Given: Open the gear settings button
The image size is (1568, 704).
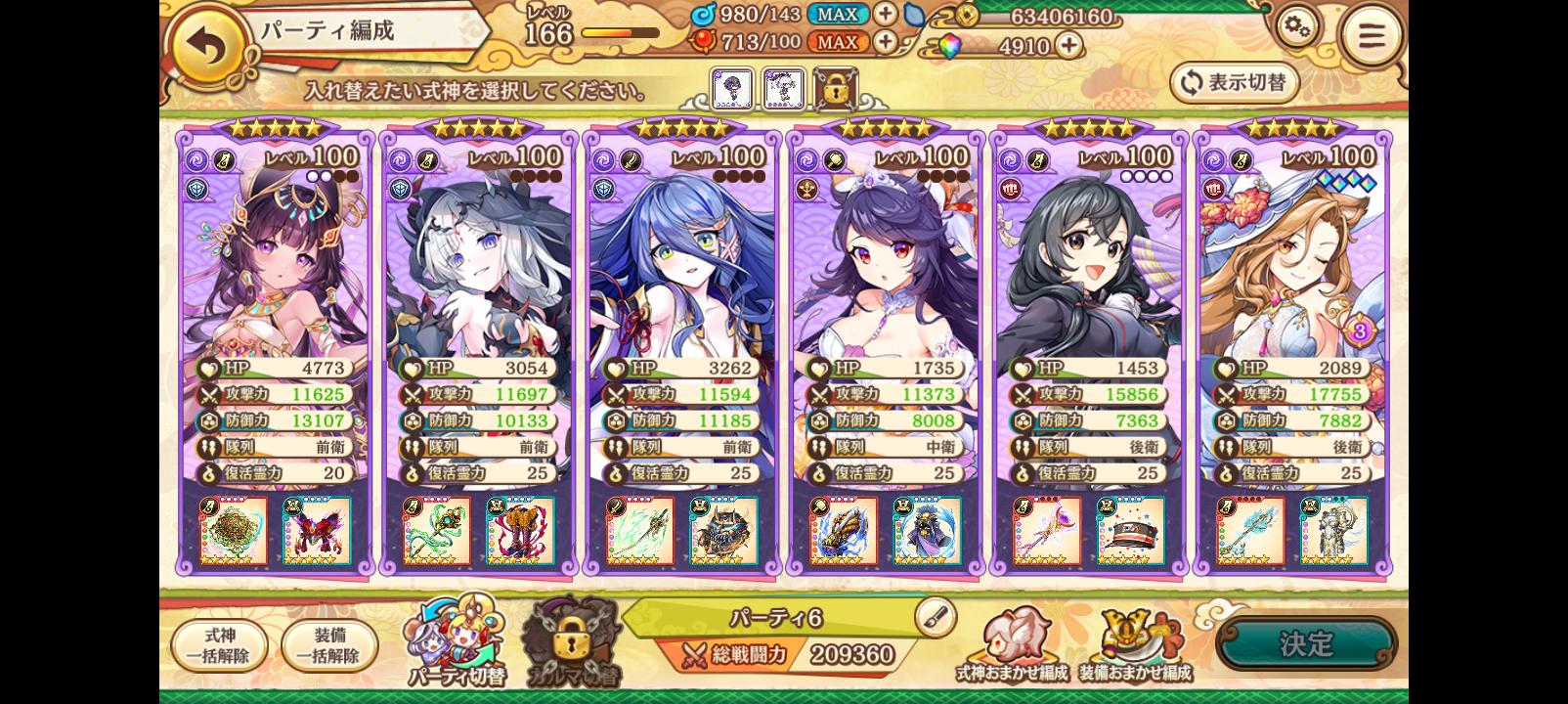Looking at the screenshot, I should coord(1296,29).
